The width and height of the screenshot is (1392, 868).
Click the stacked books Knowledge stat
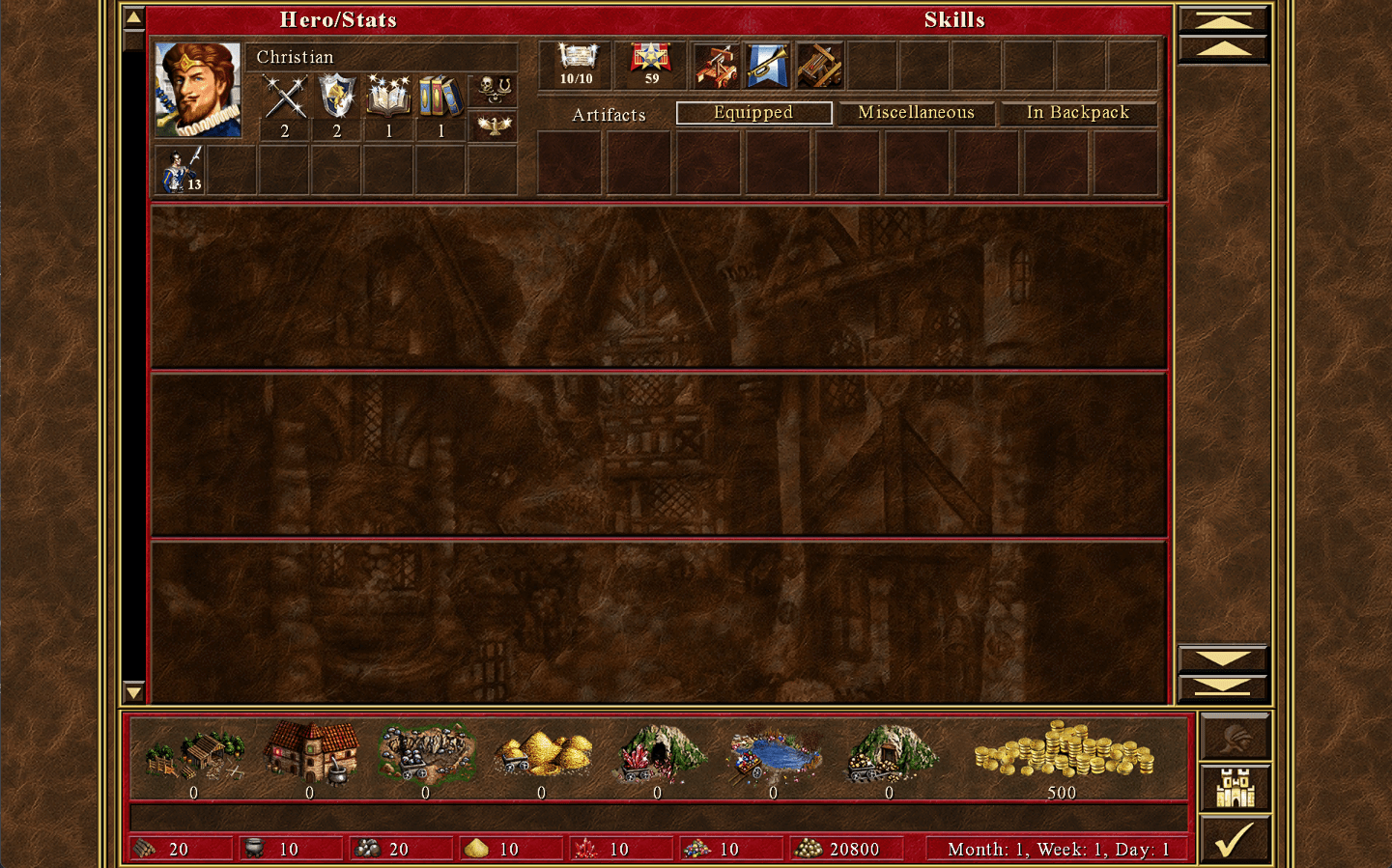pyautogui.click(x=441, y=97)
